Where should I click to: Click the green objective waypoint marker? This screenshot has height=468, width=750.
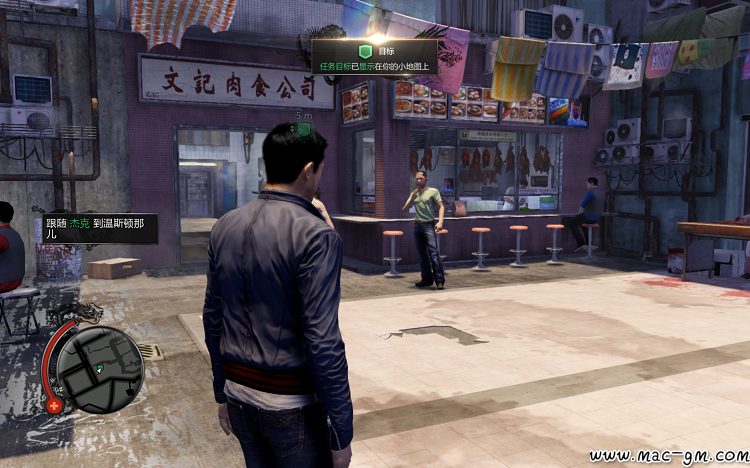tap(303, 129)
